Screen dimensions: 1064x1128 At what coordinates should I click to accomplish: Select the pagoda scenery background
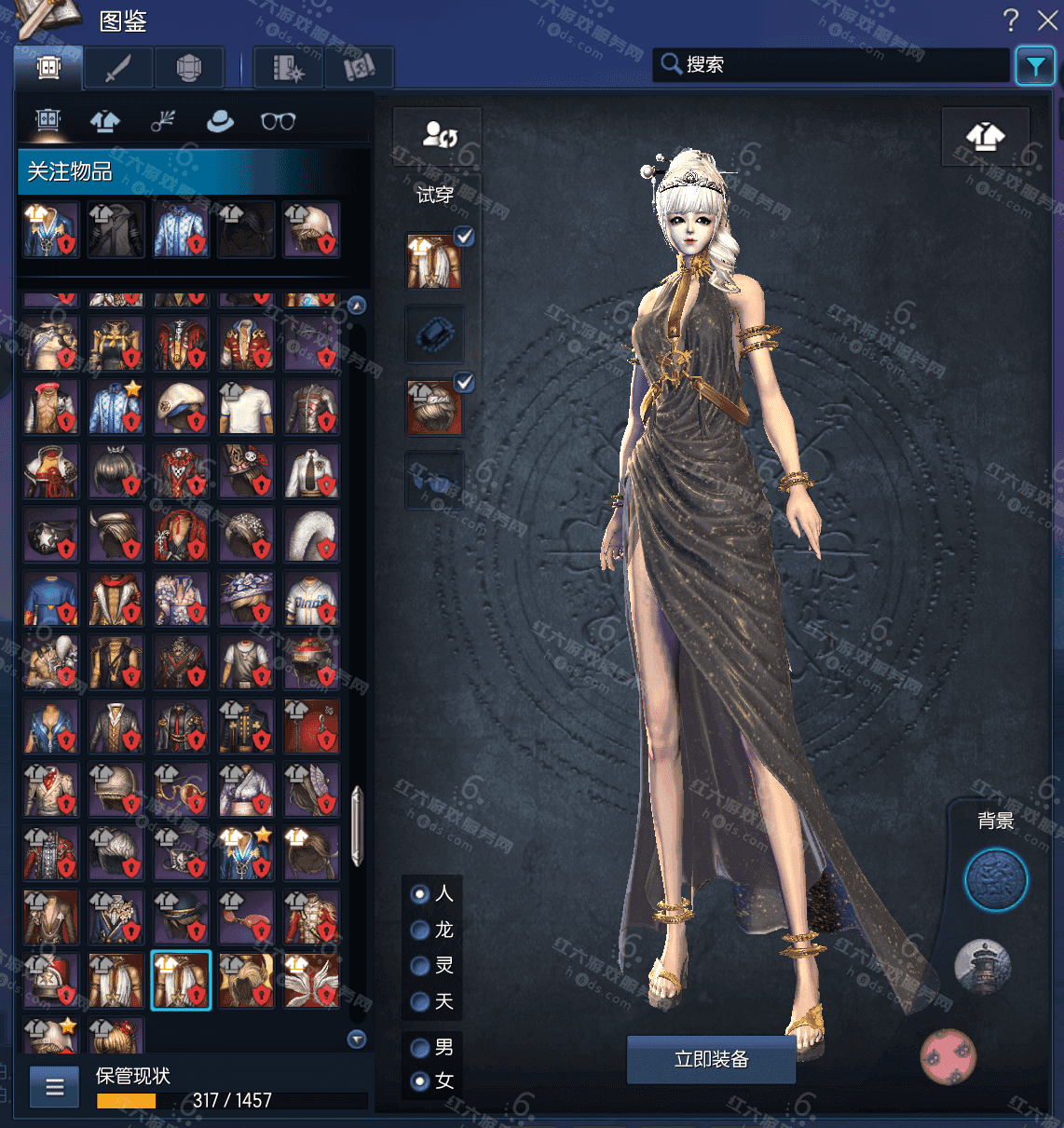(982, 966)
